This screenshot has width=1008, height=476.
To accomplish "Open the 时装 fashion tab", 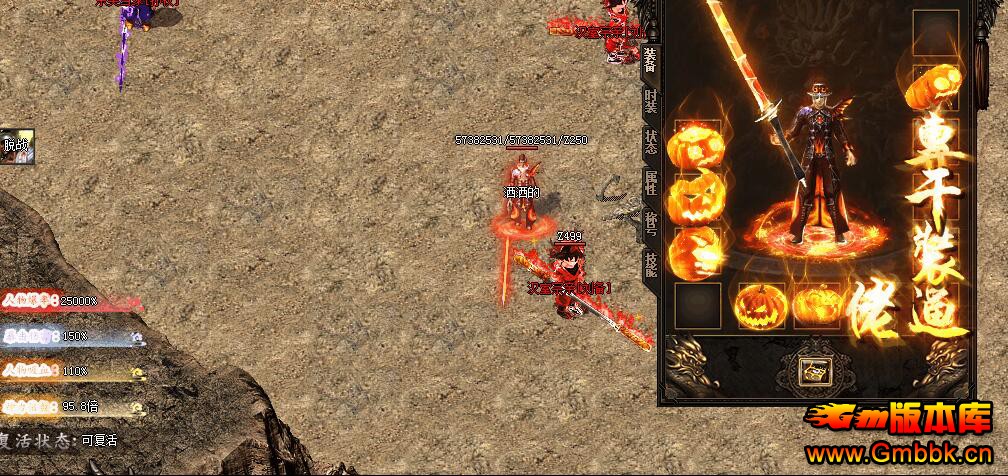I will 651,101.
